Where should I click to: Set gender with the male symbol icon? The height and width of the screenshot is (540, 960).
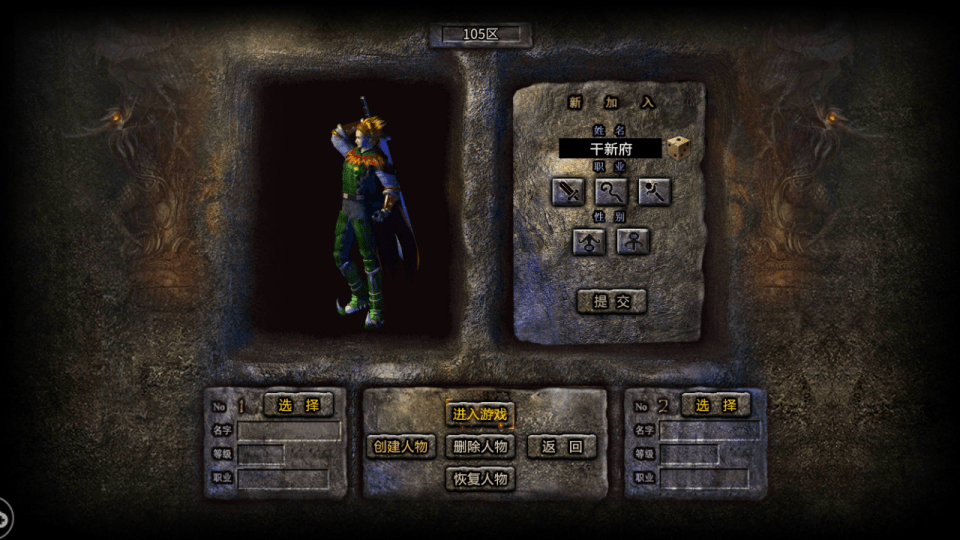point(589,241)
